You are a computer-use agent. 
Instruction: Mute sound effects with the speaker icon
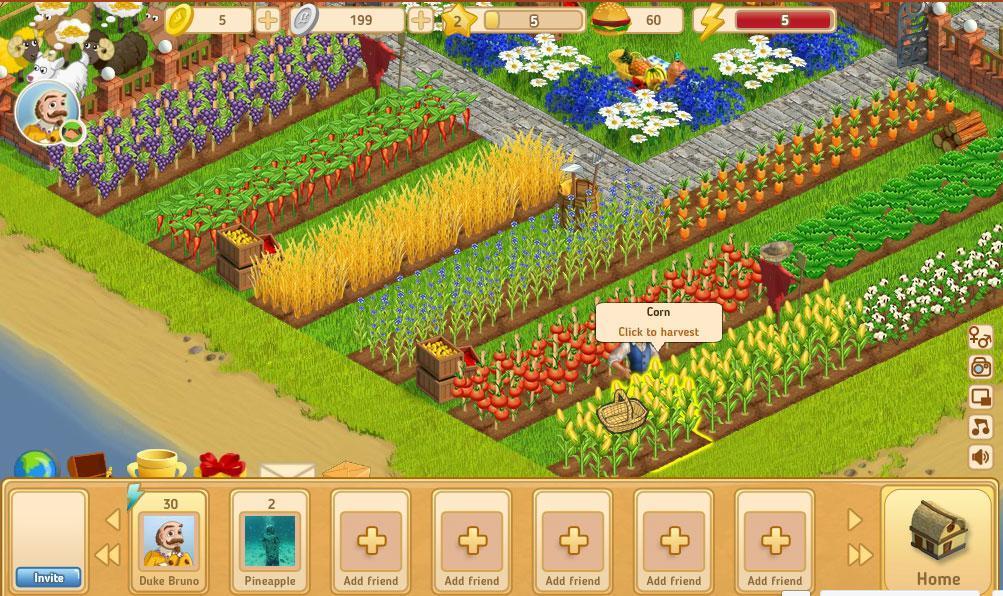point(981,457)
